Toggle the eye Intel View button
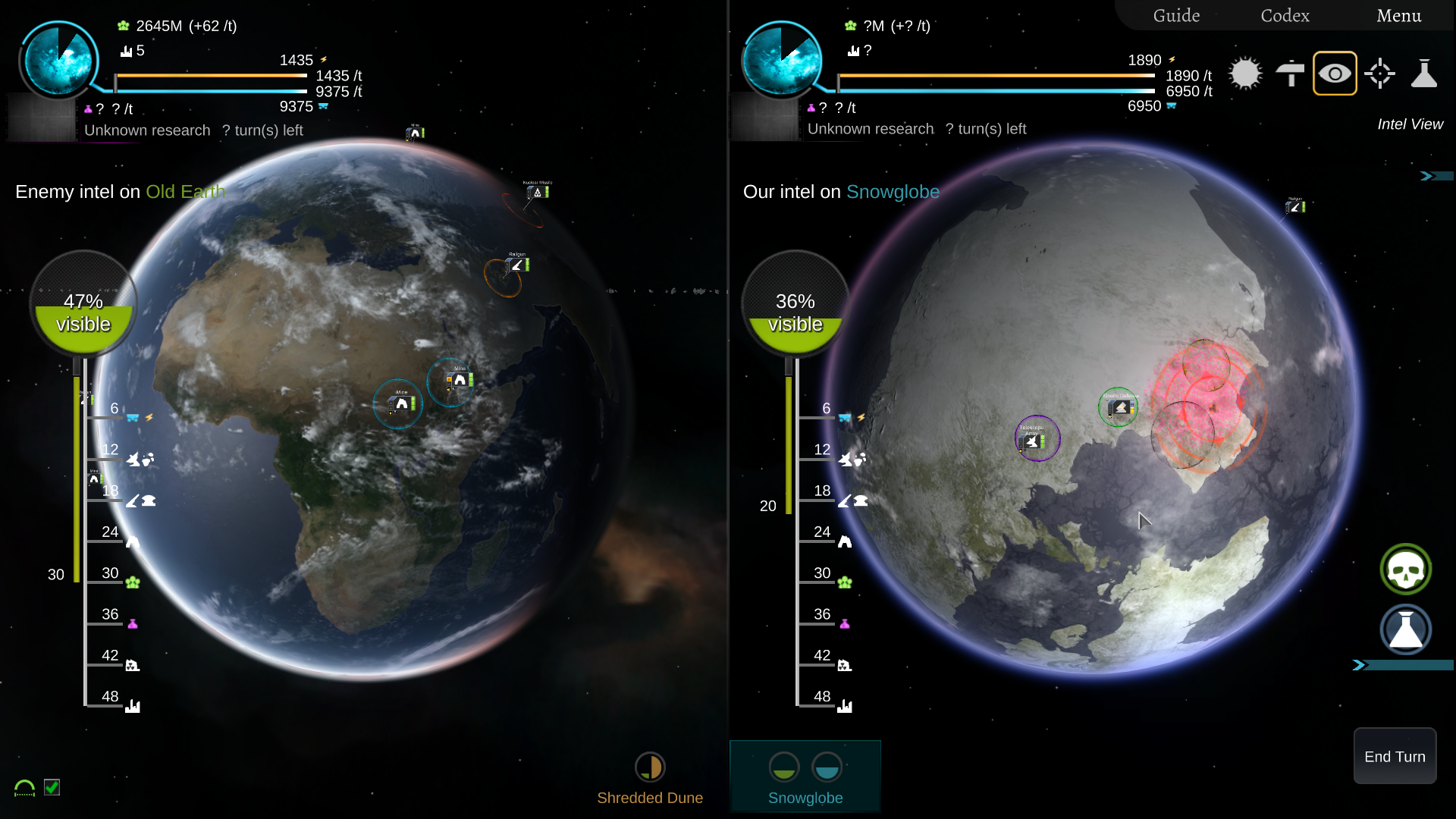The width and height of the screenshot is (1456, 819). tap(1335, 74)
